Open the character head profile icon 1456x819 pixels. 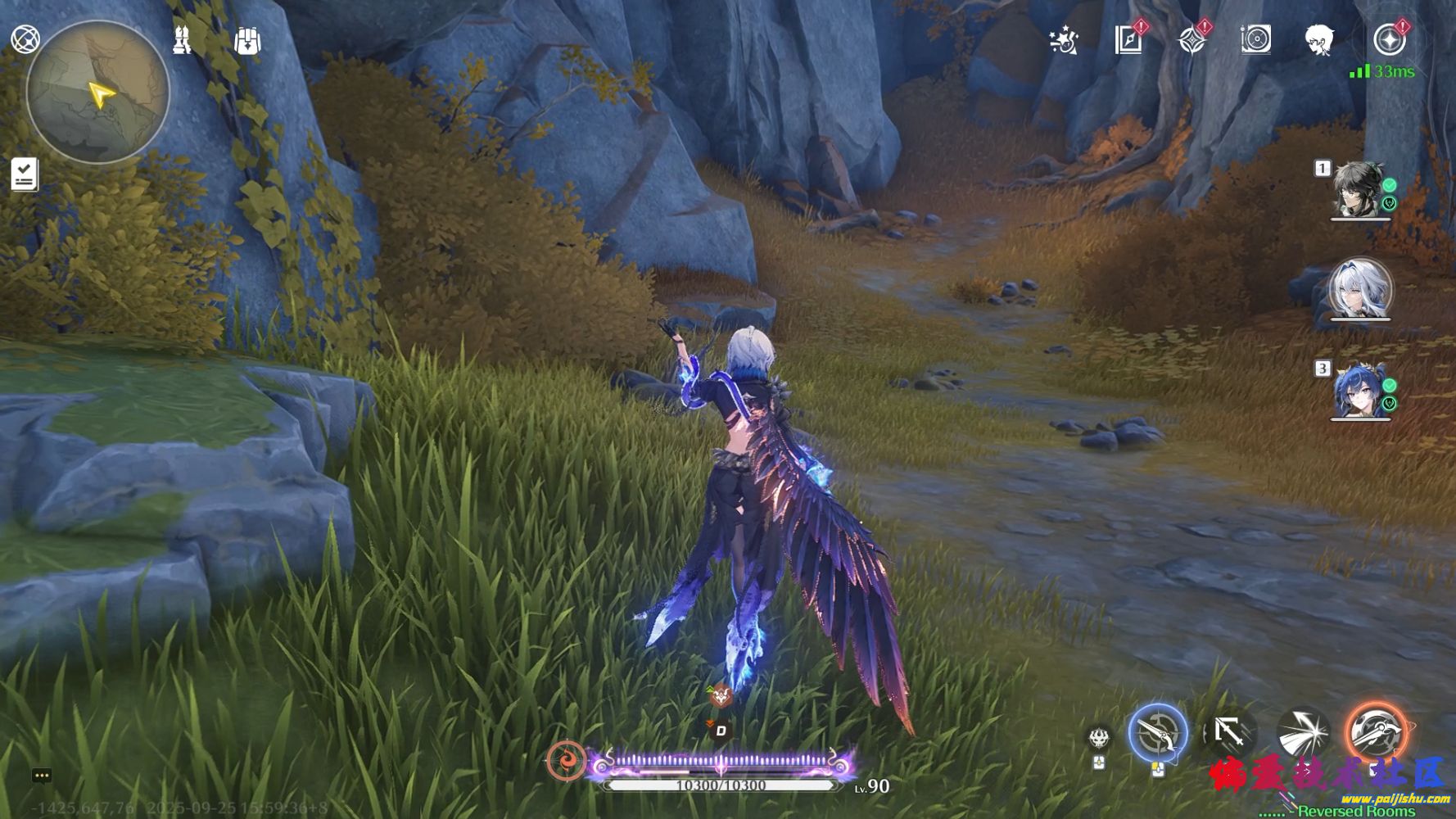(1319, 39)
